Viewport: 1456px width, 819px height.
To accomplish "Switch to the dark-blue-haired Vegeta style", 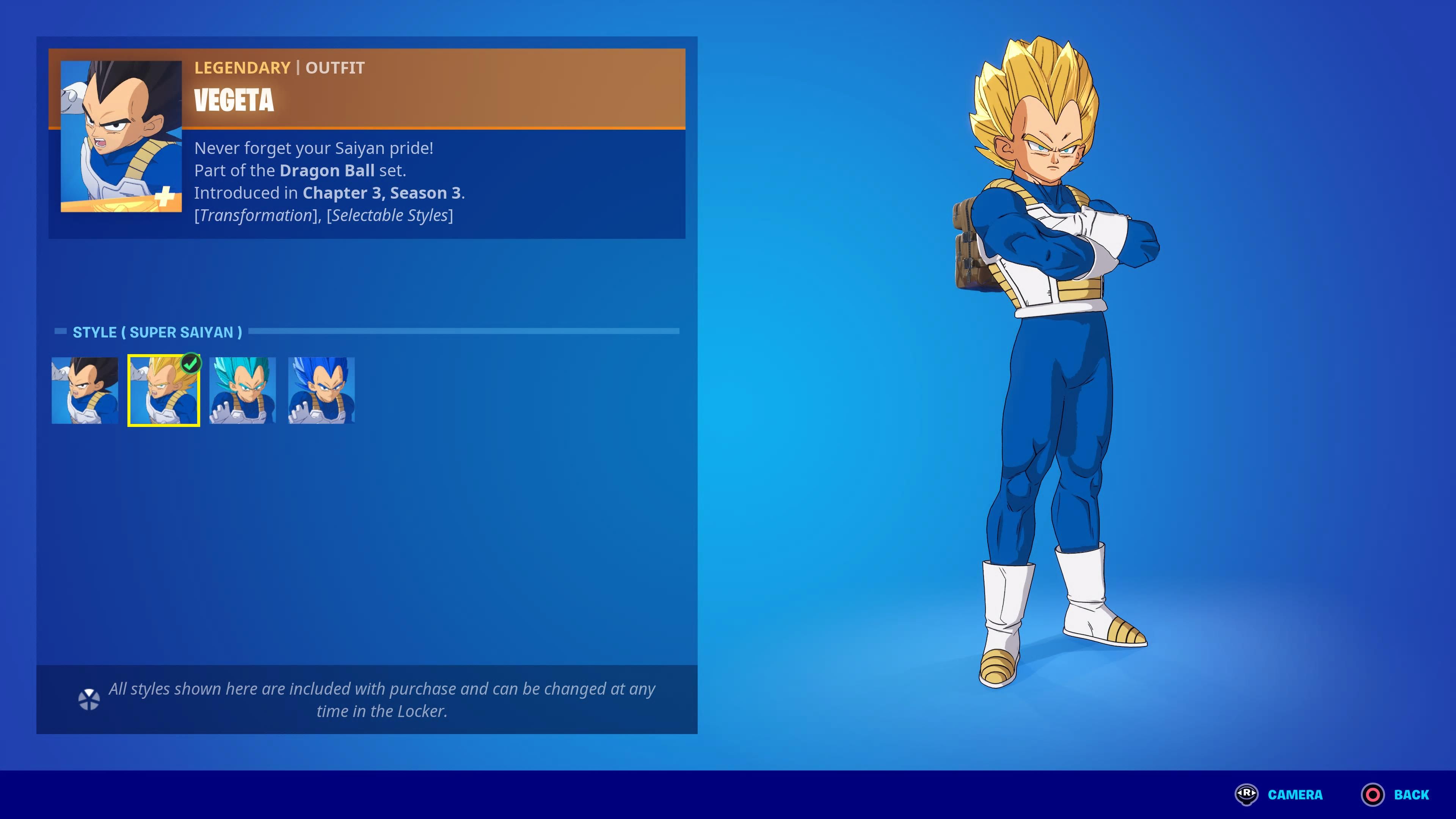I will pos(321,390).
